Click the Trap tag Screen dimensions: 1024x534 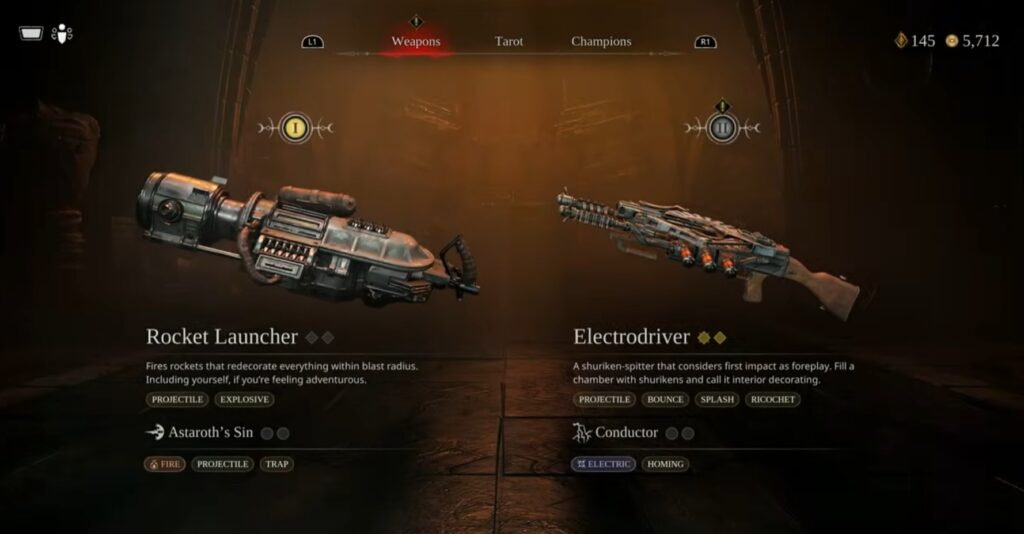277,464
